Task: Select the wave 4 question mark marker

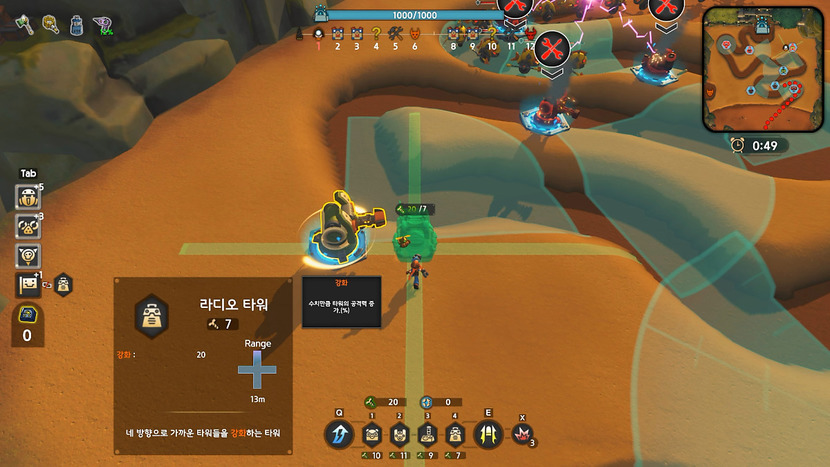Action: pyautogui.click(x=376, y=35)
